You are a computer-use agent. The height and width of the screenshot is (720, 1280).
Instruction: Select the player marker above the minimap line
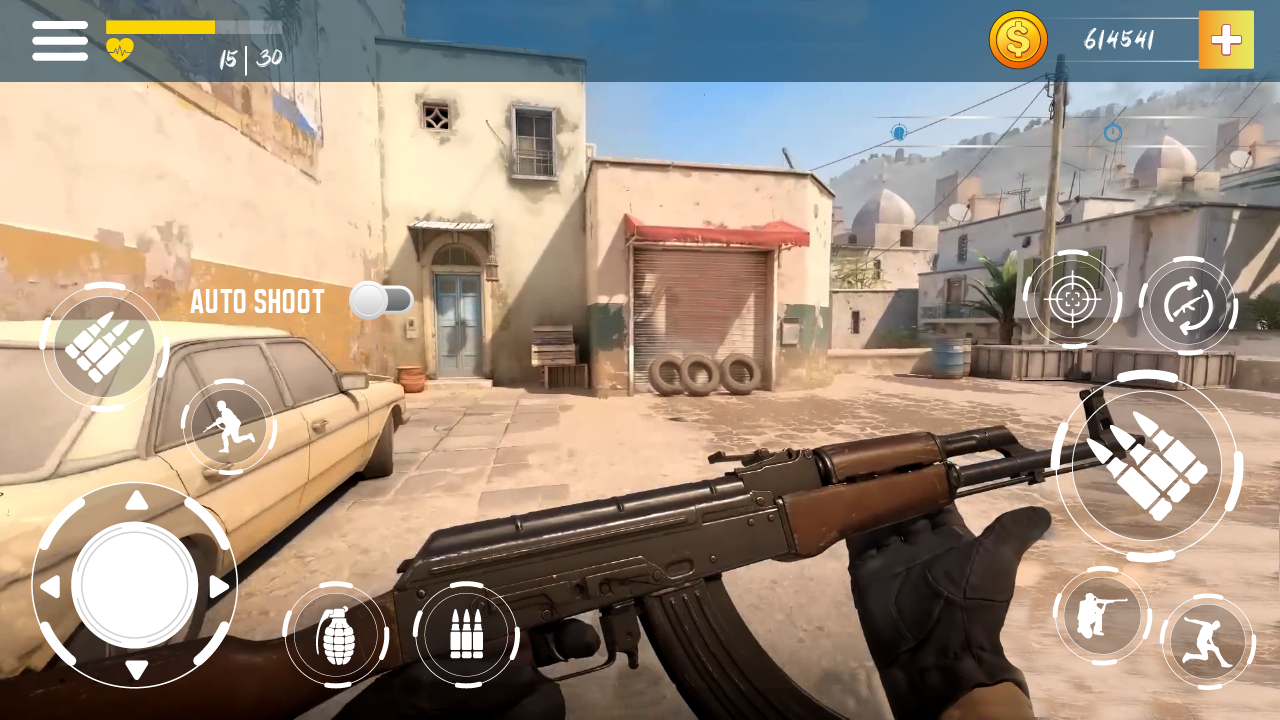[x=900, y=131]
